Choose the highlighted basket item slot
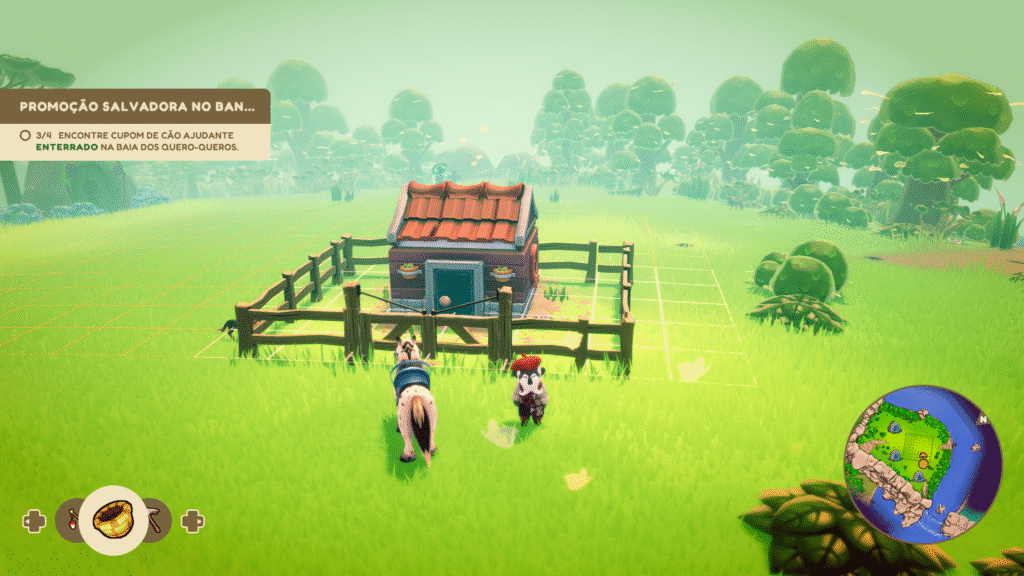Viewport: 1024px width, 576px height. click(x=114, y=519)
